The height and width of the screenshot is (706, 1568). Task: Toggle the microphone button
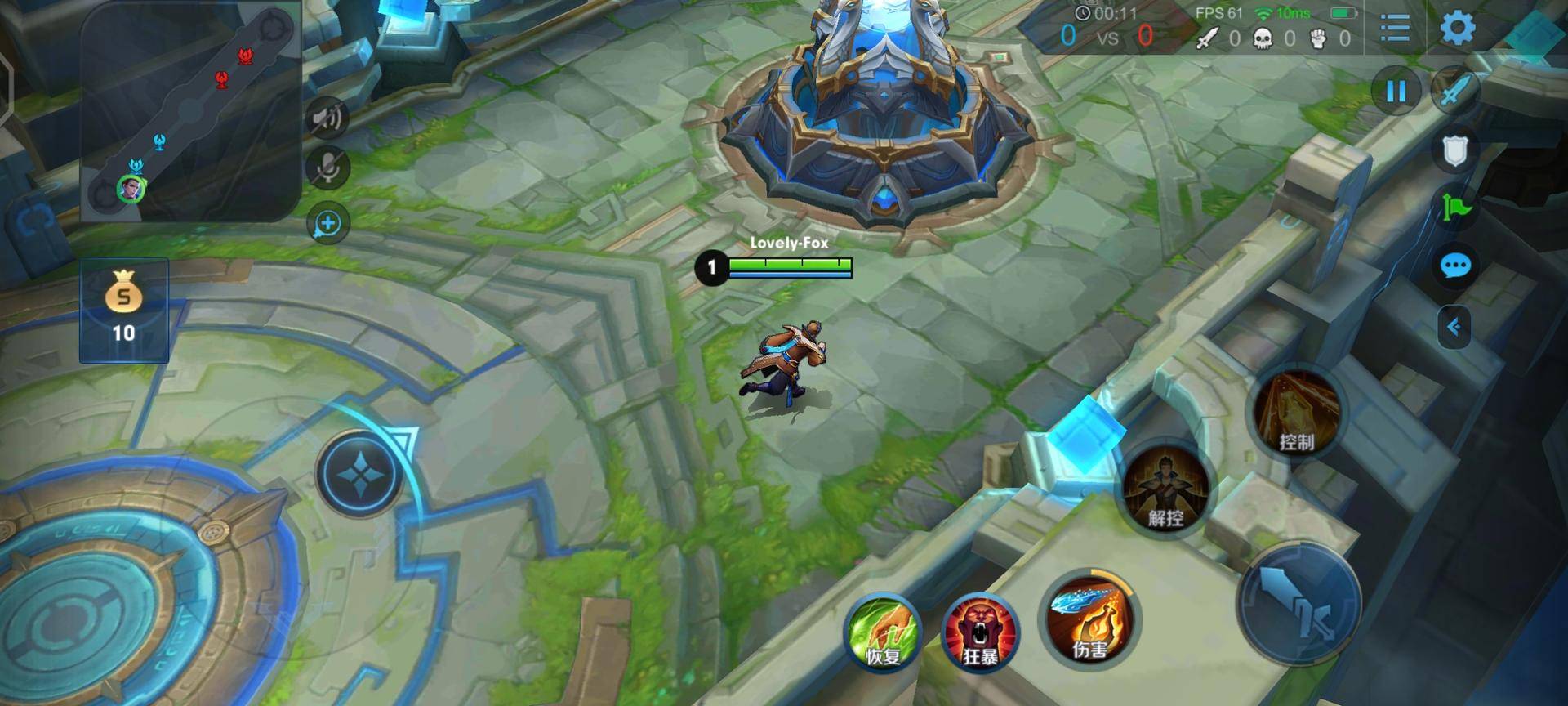(x=327, y=168)
